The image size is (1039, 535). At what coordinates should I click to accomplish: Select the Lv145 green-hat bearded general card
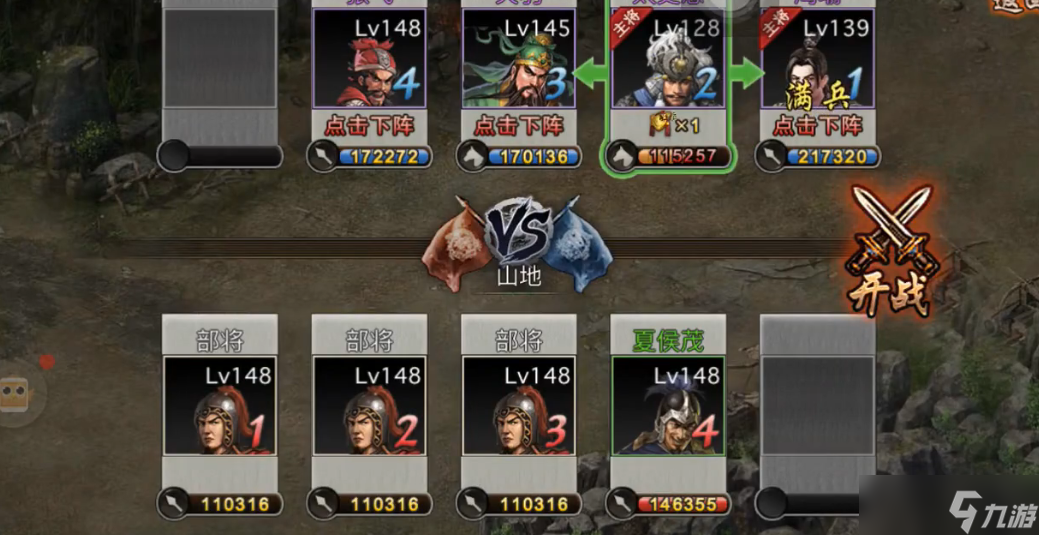(518, 60)
